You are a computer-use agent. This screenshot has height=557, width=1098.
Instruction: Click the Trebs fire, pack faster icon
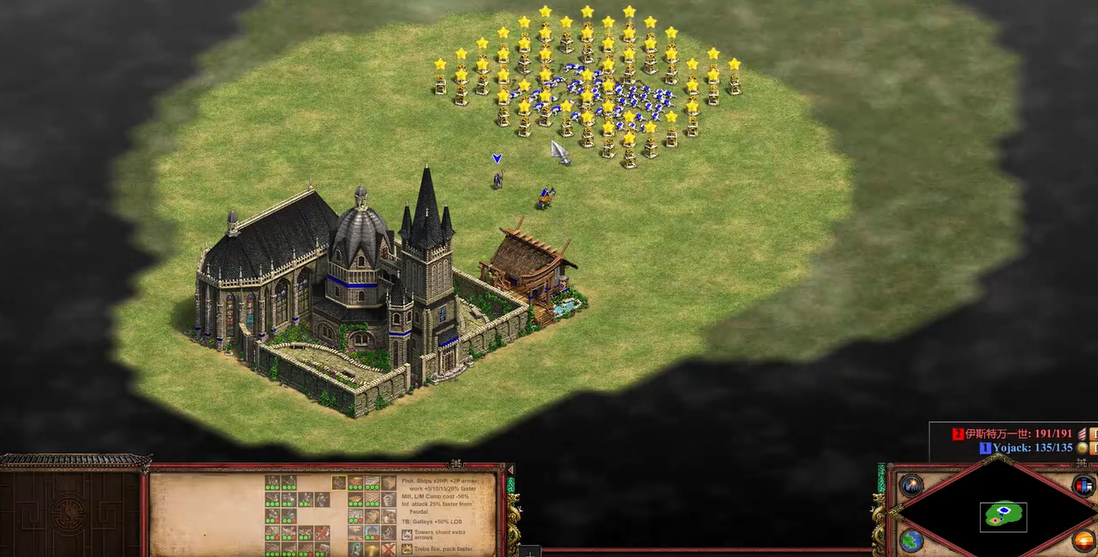pyautogui.click(x=407, y=548)
